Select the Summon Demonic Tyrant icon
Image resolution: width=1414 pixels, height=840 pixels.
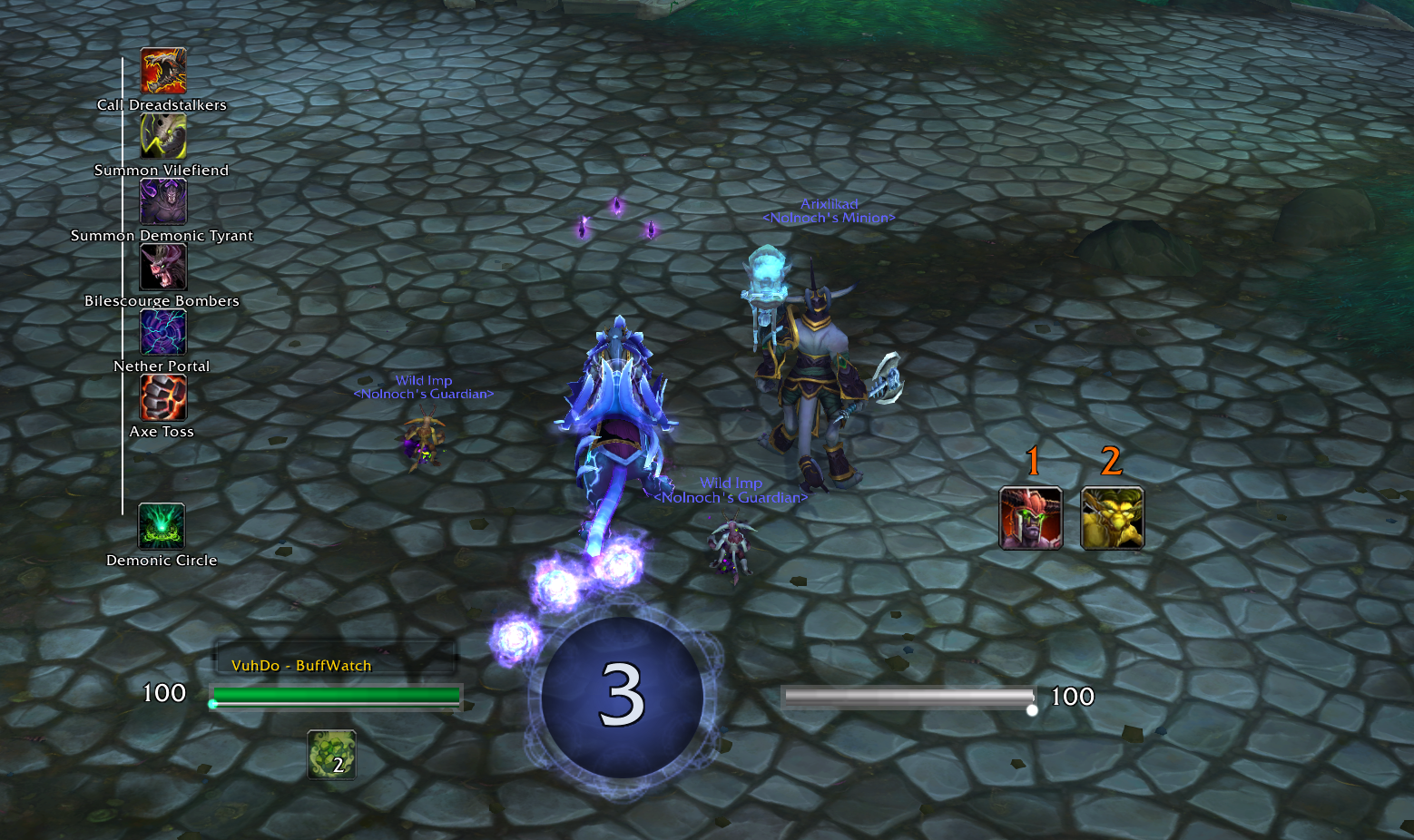point(163,201)
